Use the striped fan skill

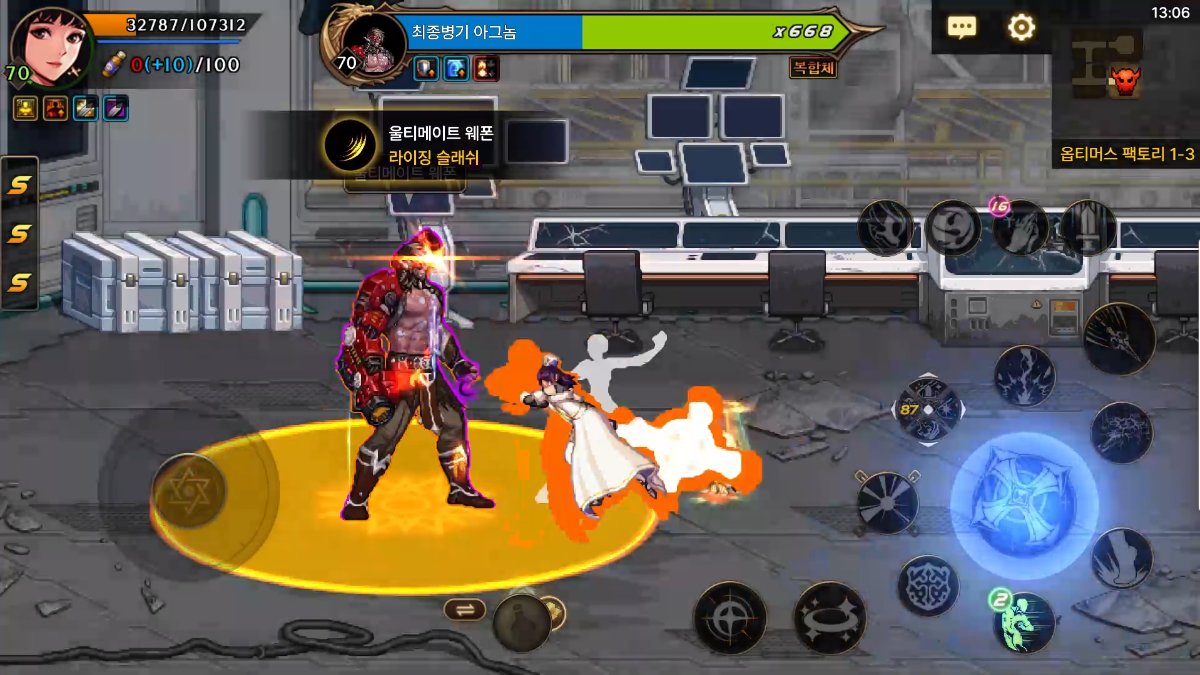pyautogui.click(x=887, y=502)
